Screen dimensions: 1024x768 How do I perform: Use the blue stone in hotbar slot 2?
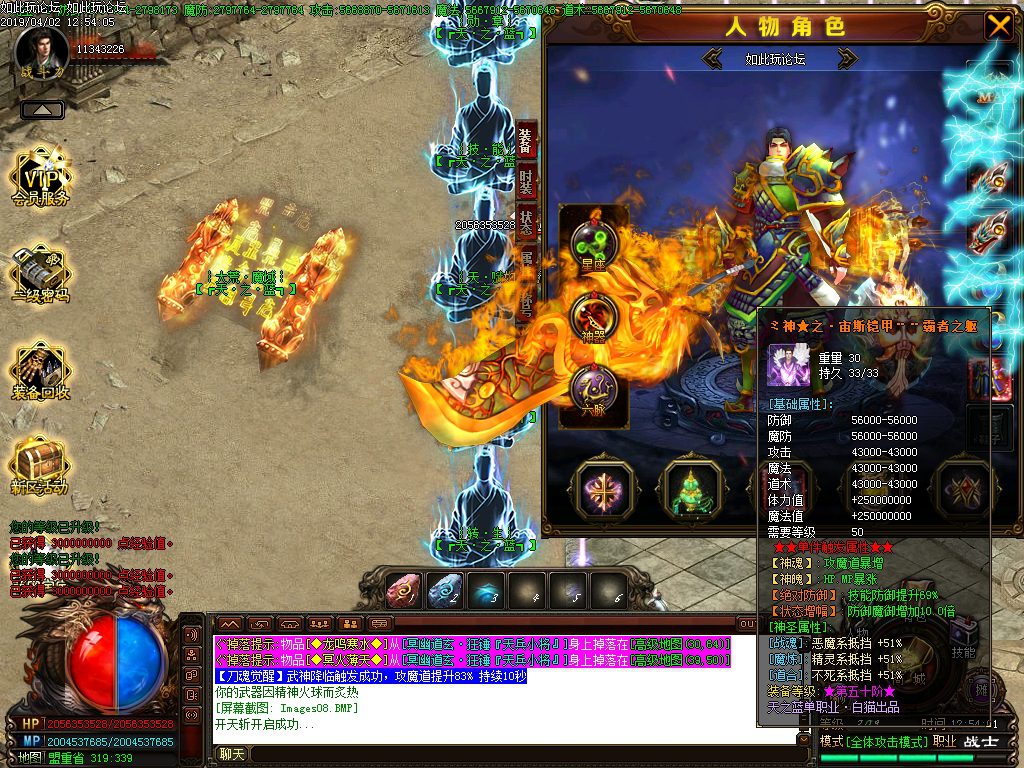(446, 591)
